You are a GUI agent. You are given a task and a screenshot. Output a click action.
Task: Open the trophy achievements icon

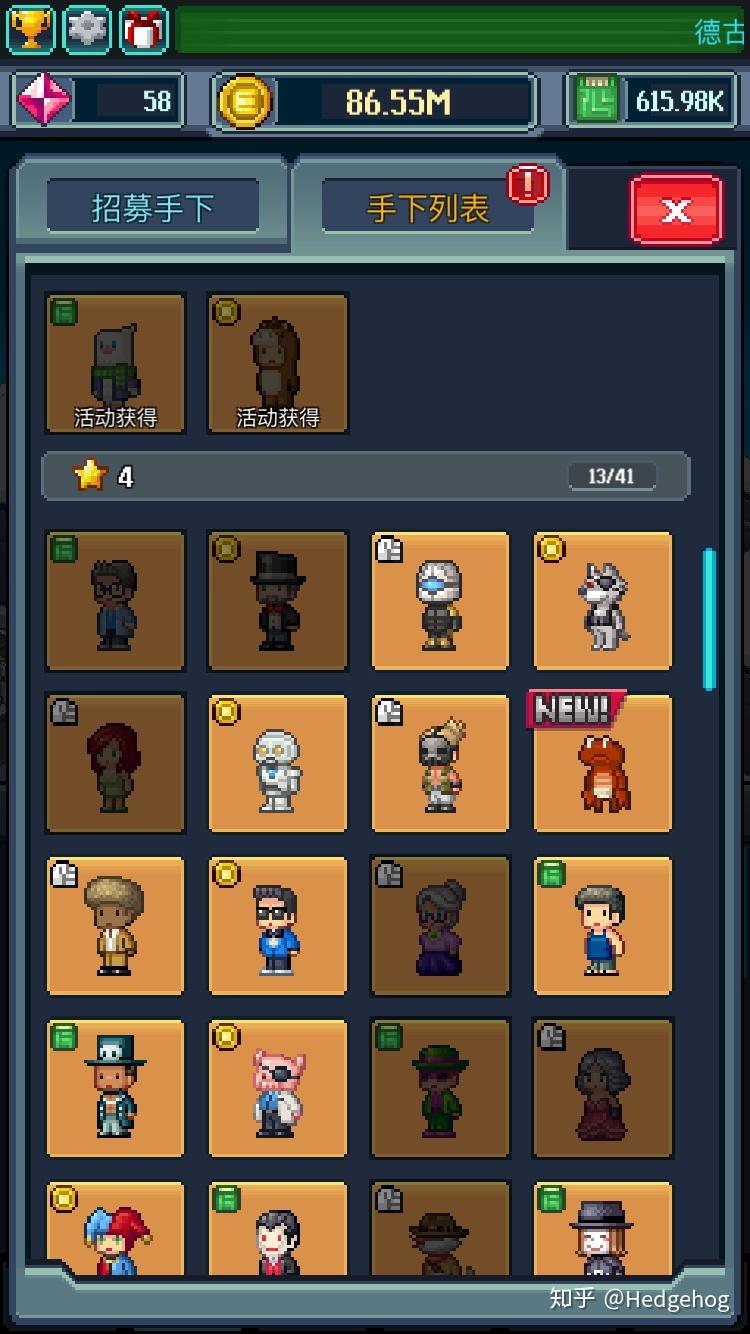click(31, 29)
